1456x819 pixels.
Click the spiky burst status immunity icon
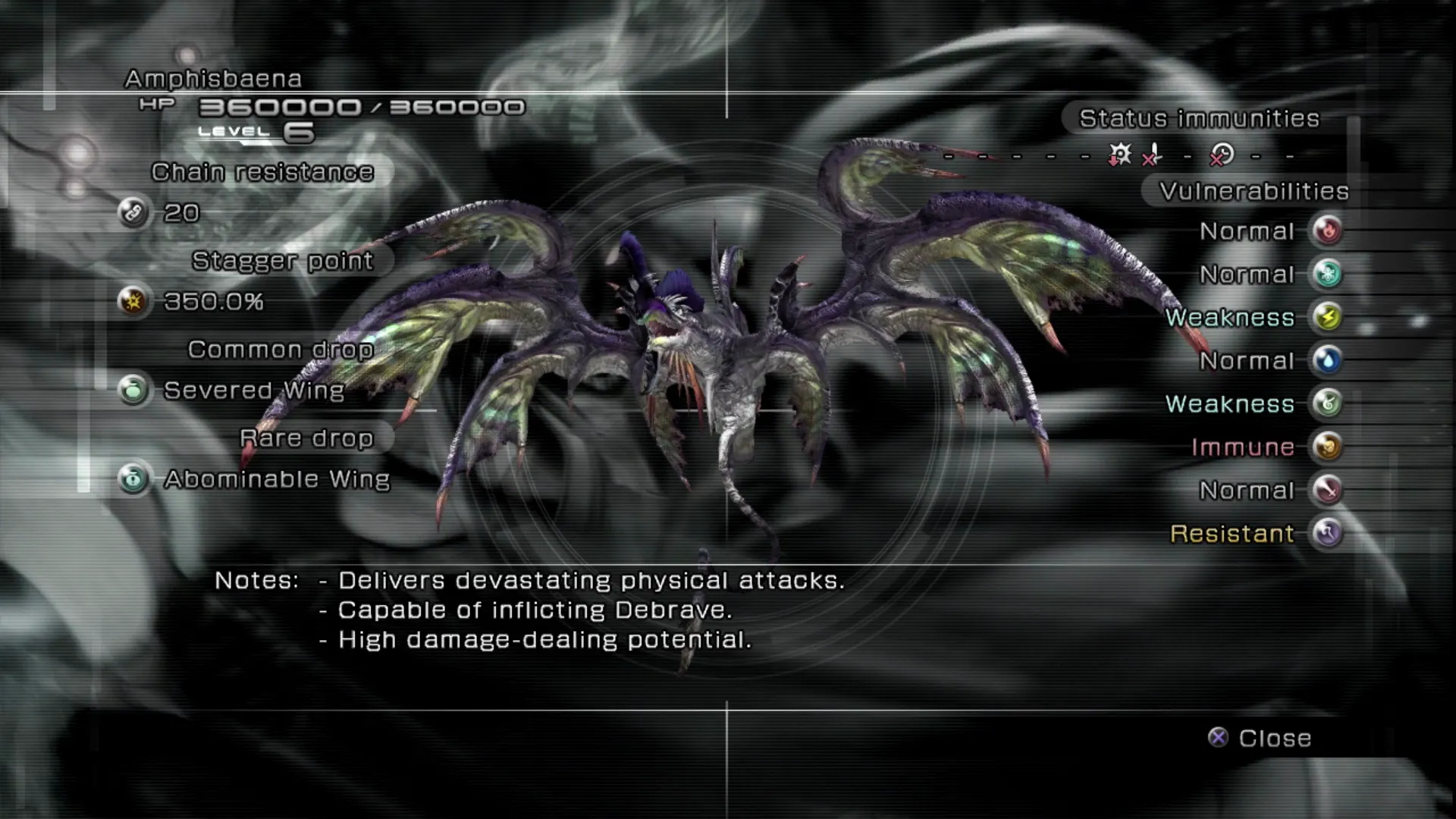pyautogui.click(x=1119, y=155)
